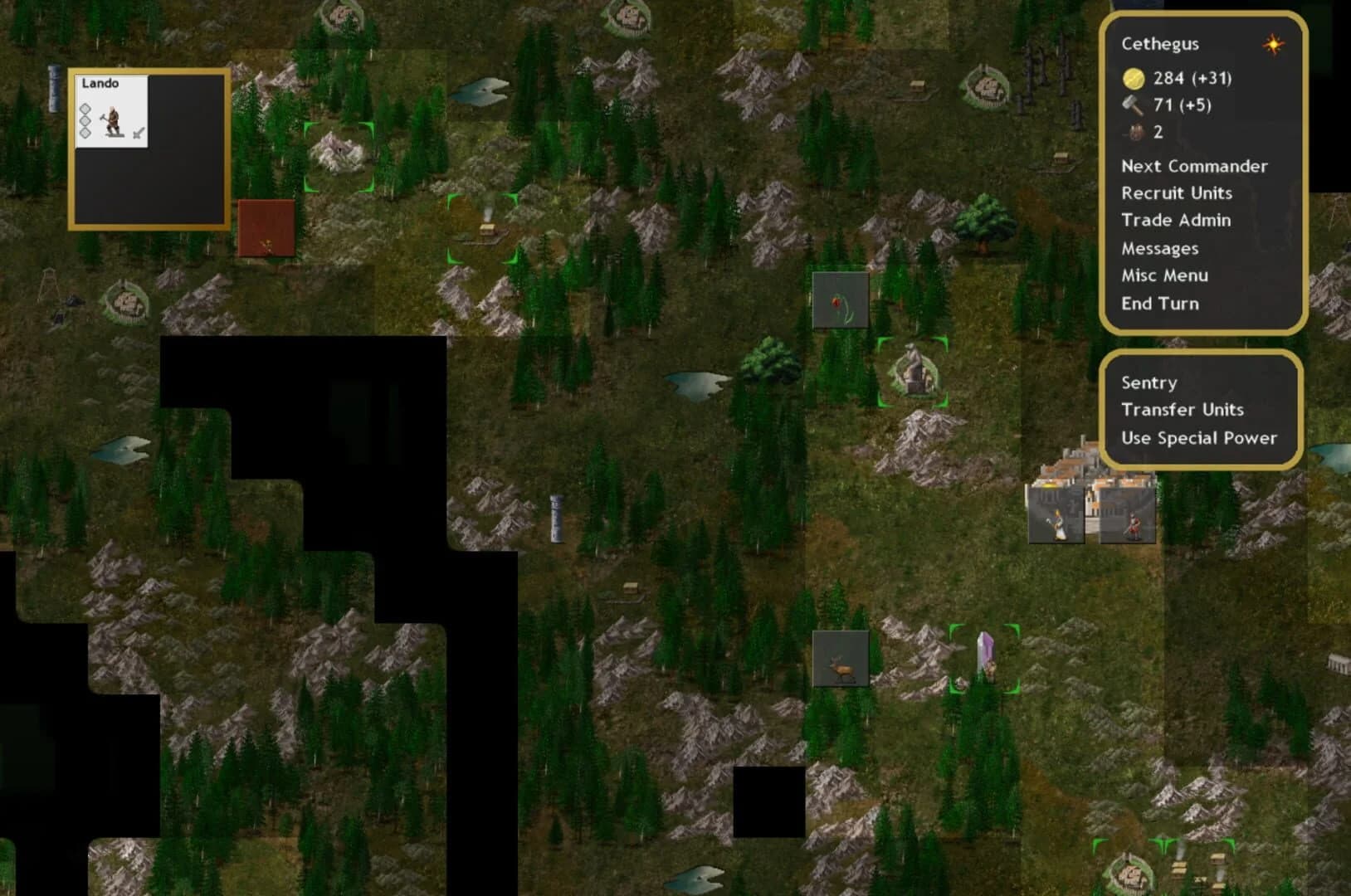The height and width of the screenshot is (896, 1351).
Task: Select the spearman unit beside the citadel wall
Action: [x=1134, y=525]
